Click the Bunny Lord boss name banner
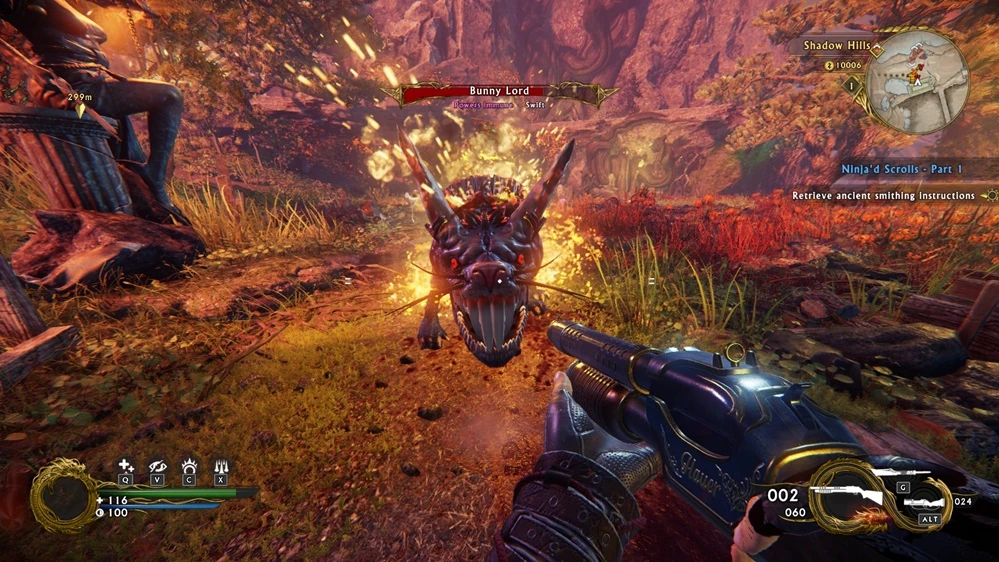This screenshot has height=562, width=999. click(x=500, y=92)
